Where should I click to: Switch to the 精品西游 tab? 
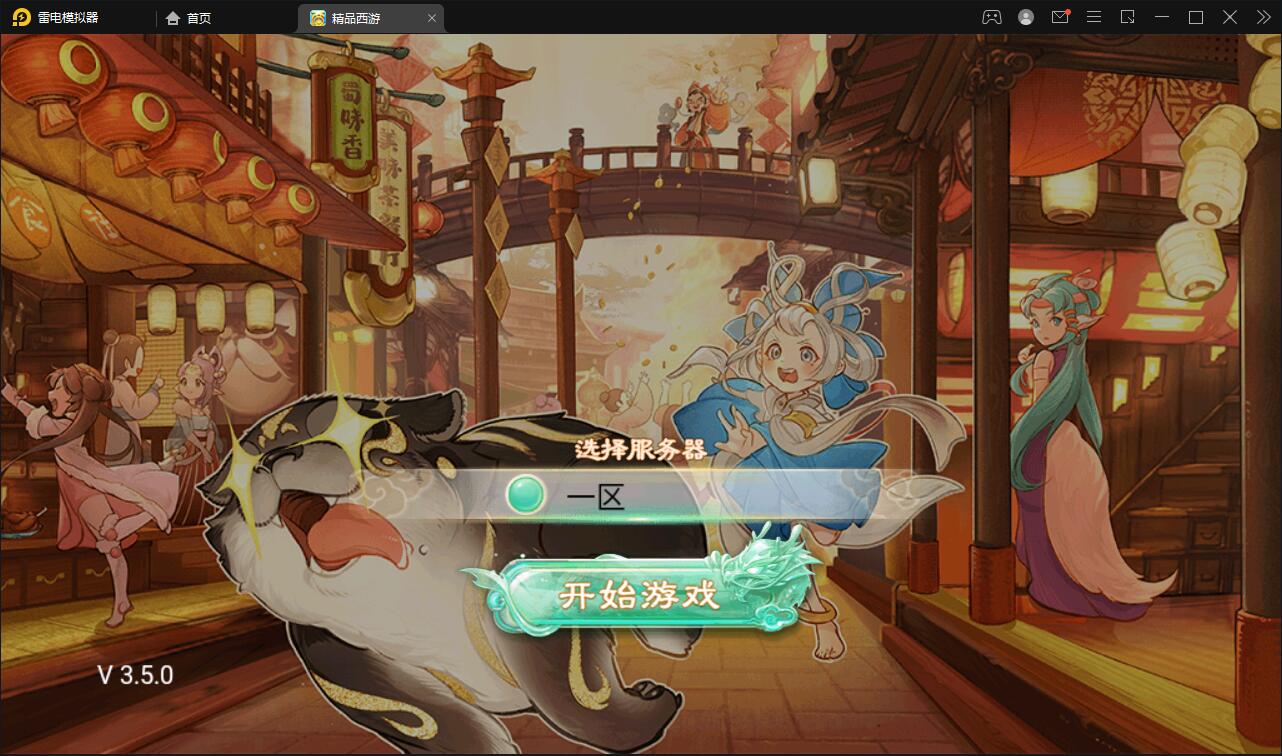coord(355,18)
